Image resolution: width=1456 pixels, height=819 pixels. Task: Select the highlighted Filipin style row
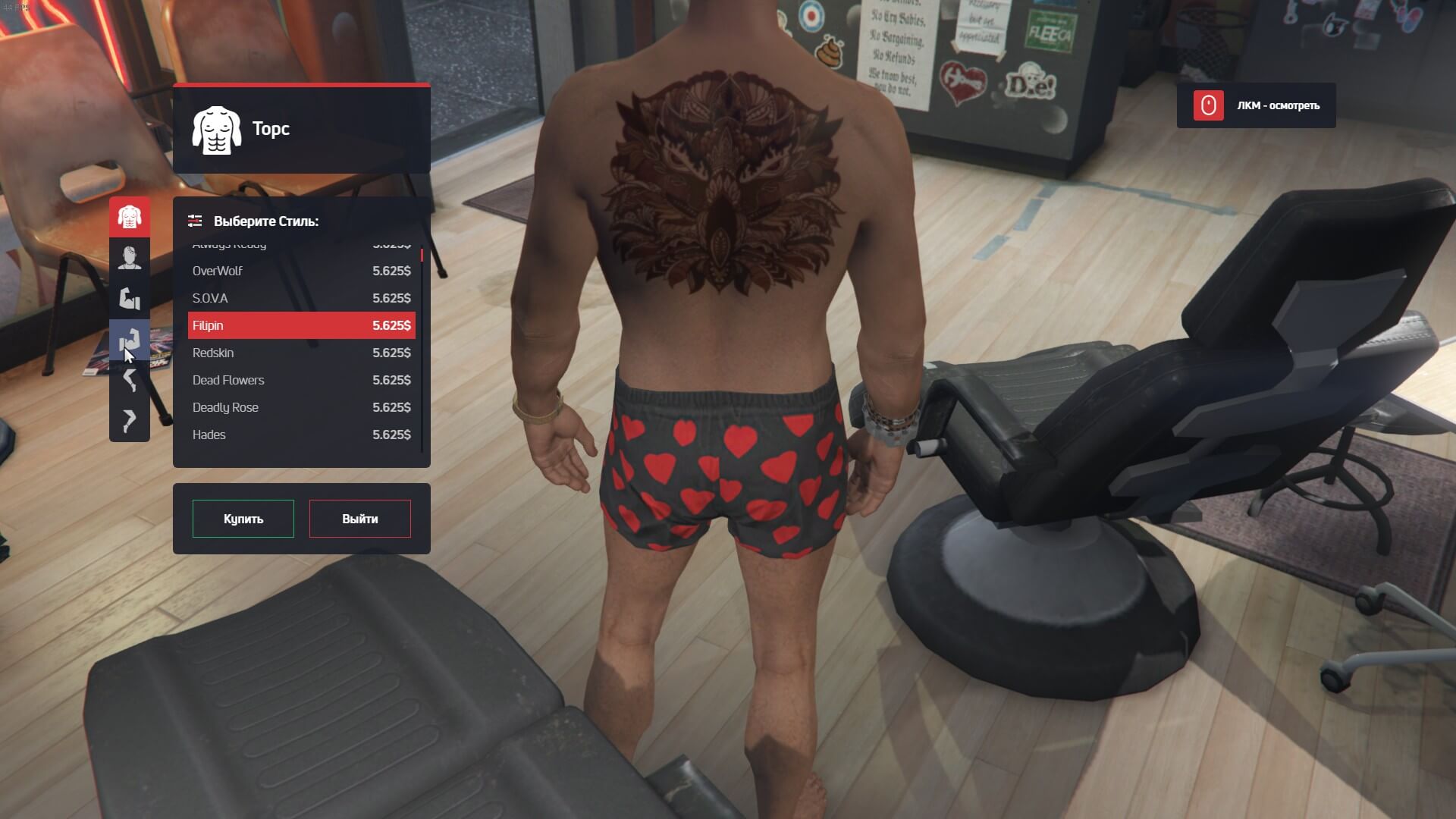coord(301,325)
